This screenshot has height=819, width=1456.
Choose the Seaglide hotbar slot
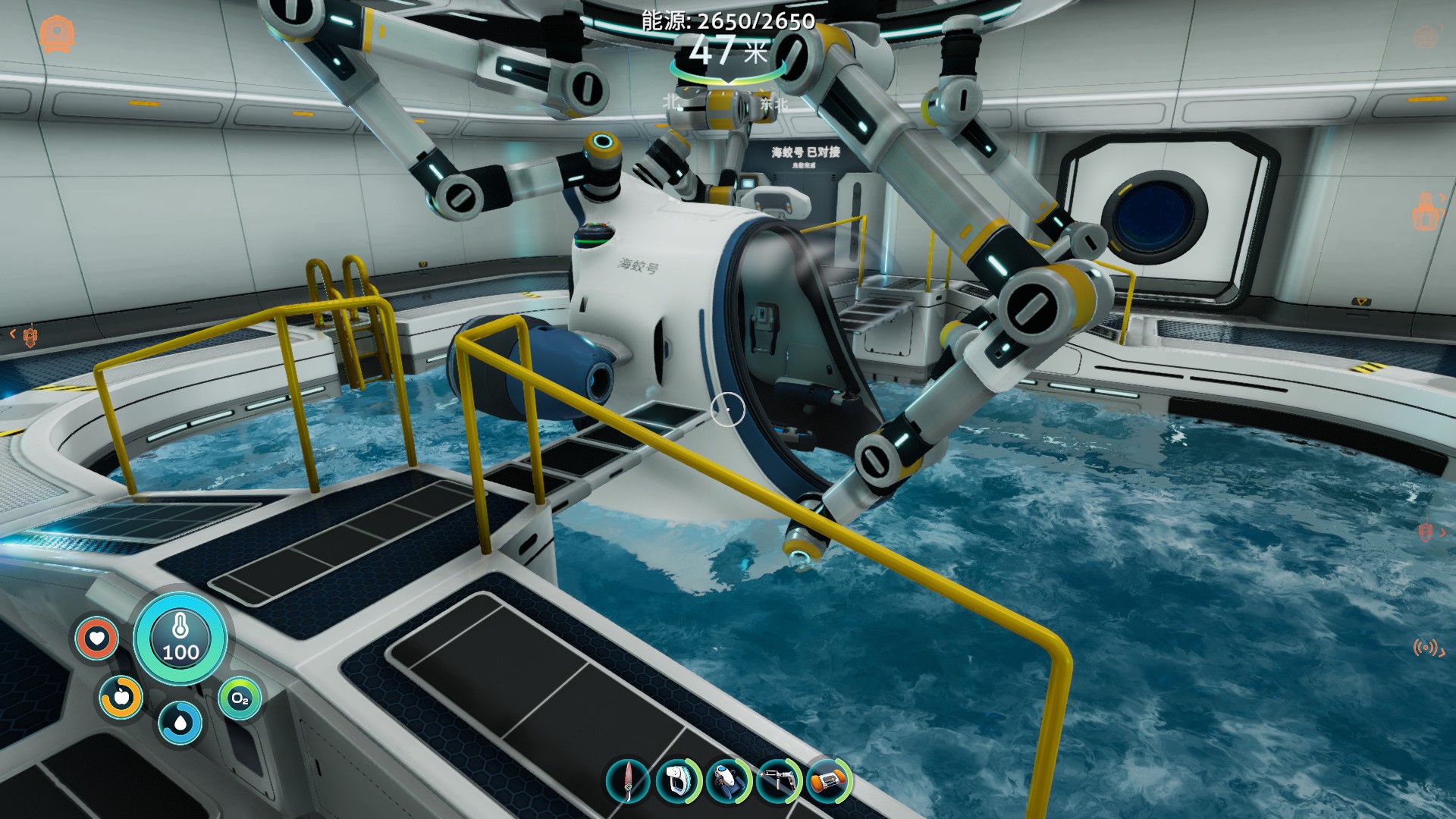pyautogui.click(x=726, y=781)
